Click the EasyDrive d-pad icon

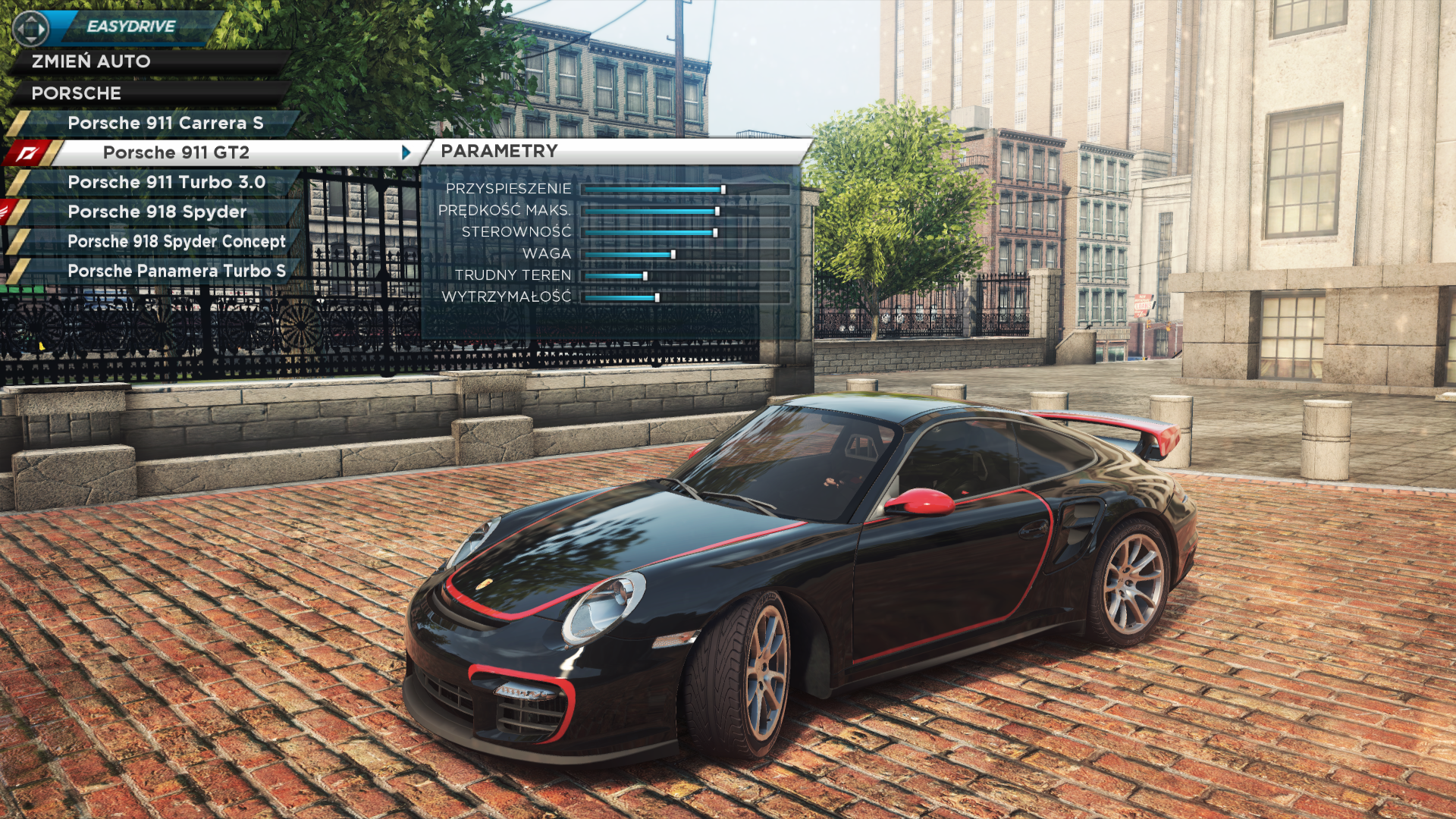pyautogui.click(x=30, y=29)
